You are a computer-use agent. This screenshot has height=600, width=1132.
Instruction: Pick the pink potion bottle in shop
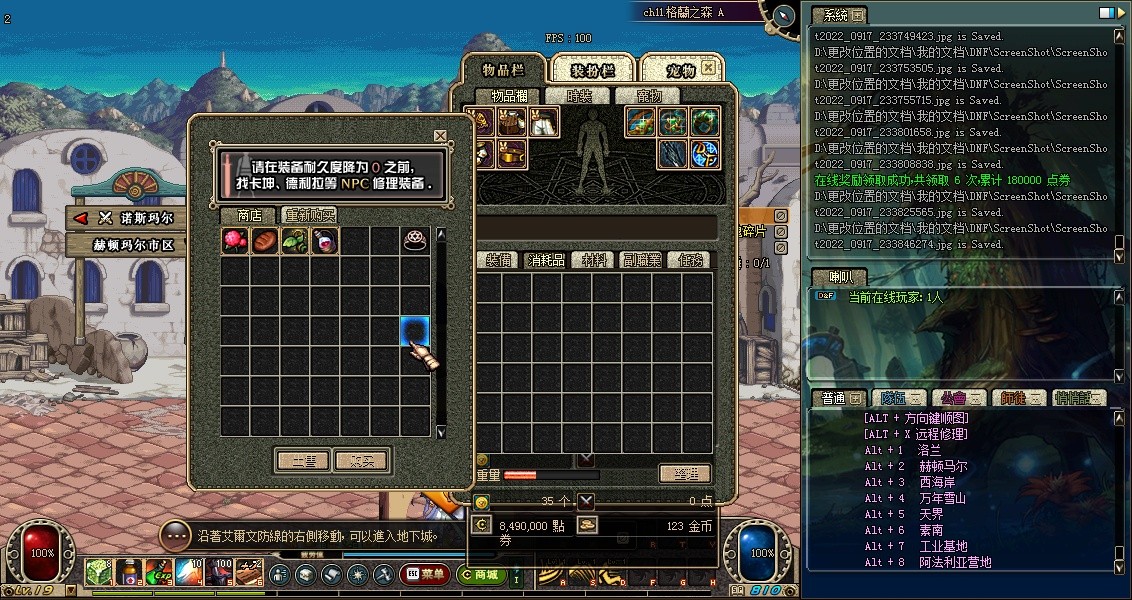point(325,241)
